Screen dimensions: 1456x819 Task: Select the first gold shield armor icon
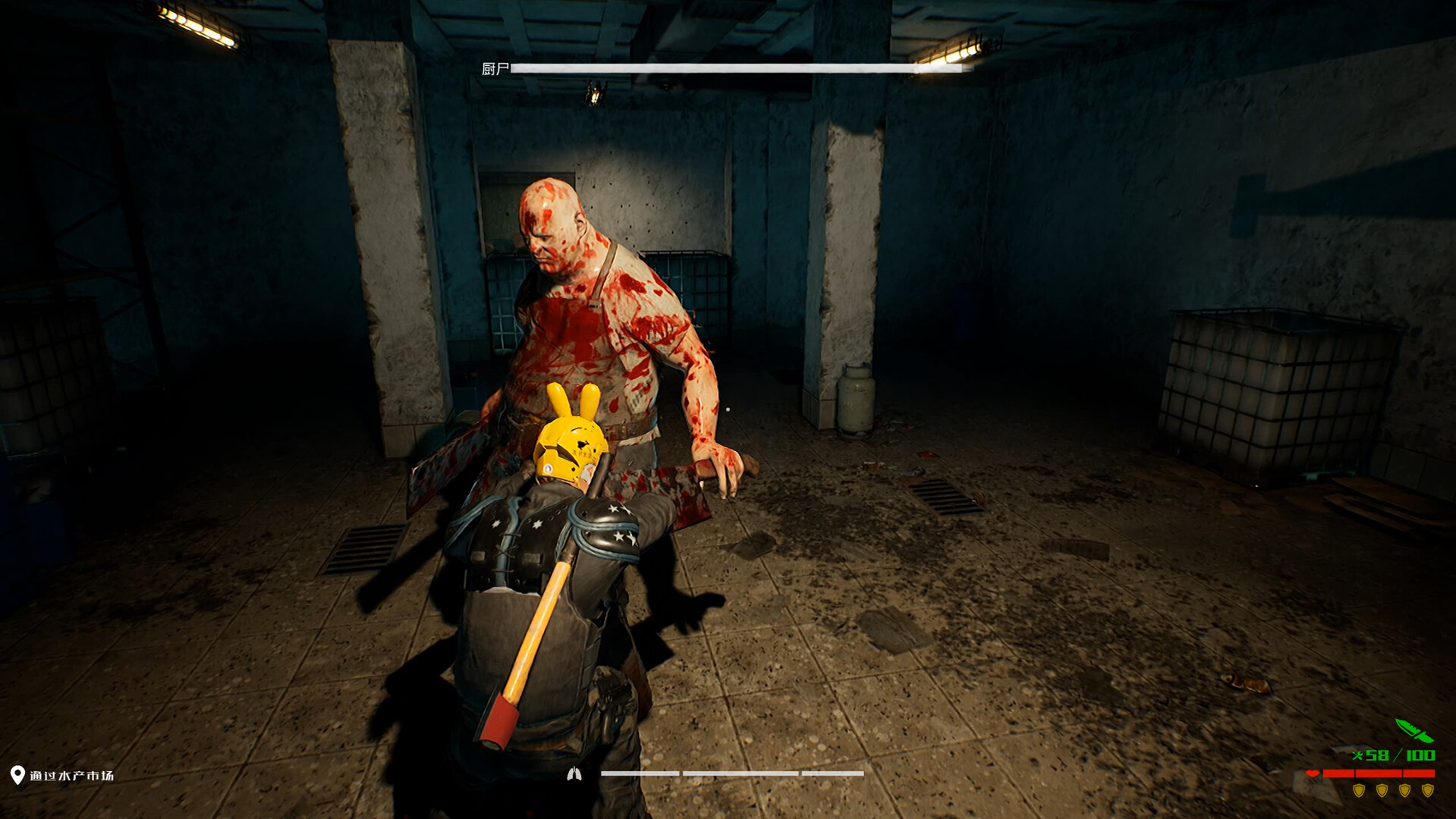pyautogui.click(x=1359, y=790)
